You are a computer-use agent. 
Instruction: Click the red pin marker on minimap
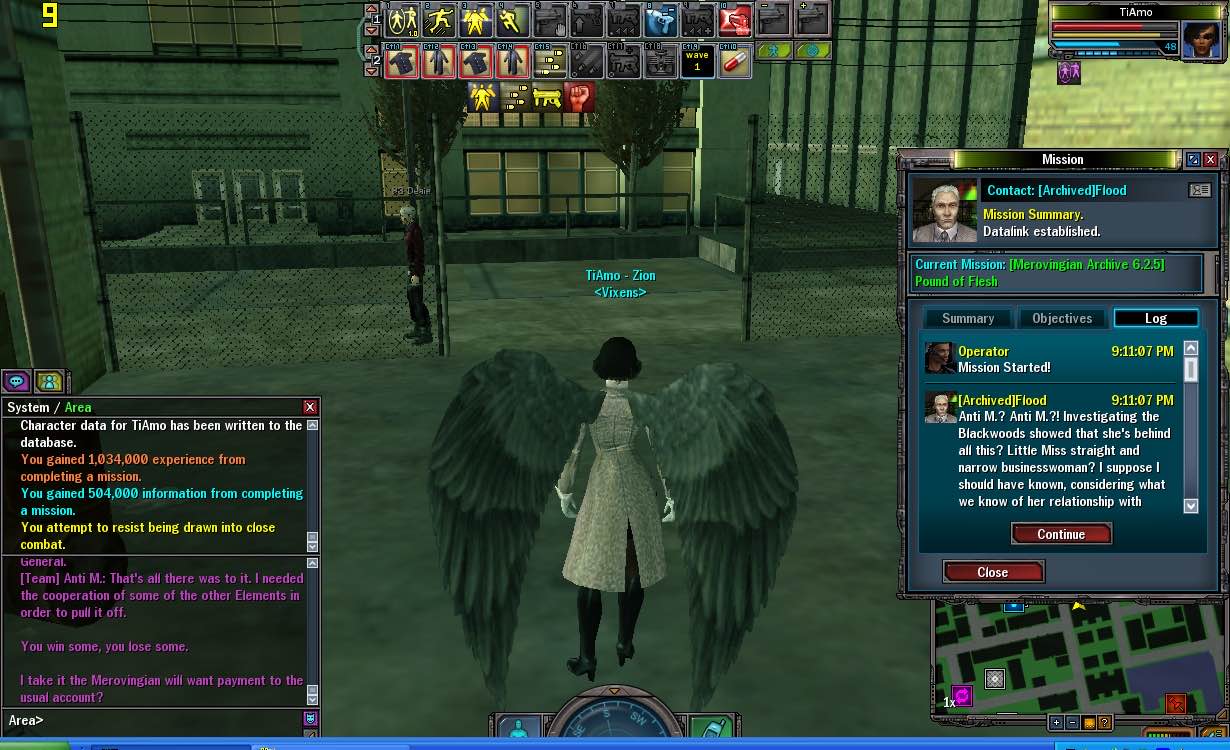click(x=1176, y=704)
